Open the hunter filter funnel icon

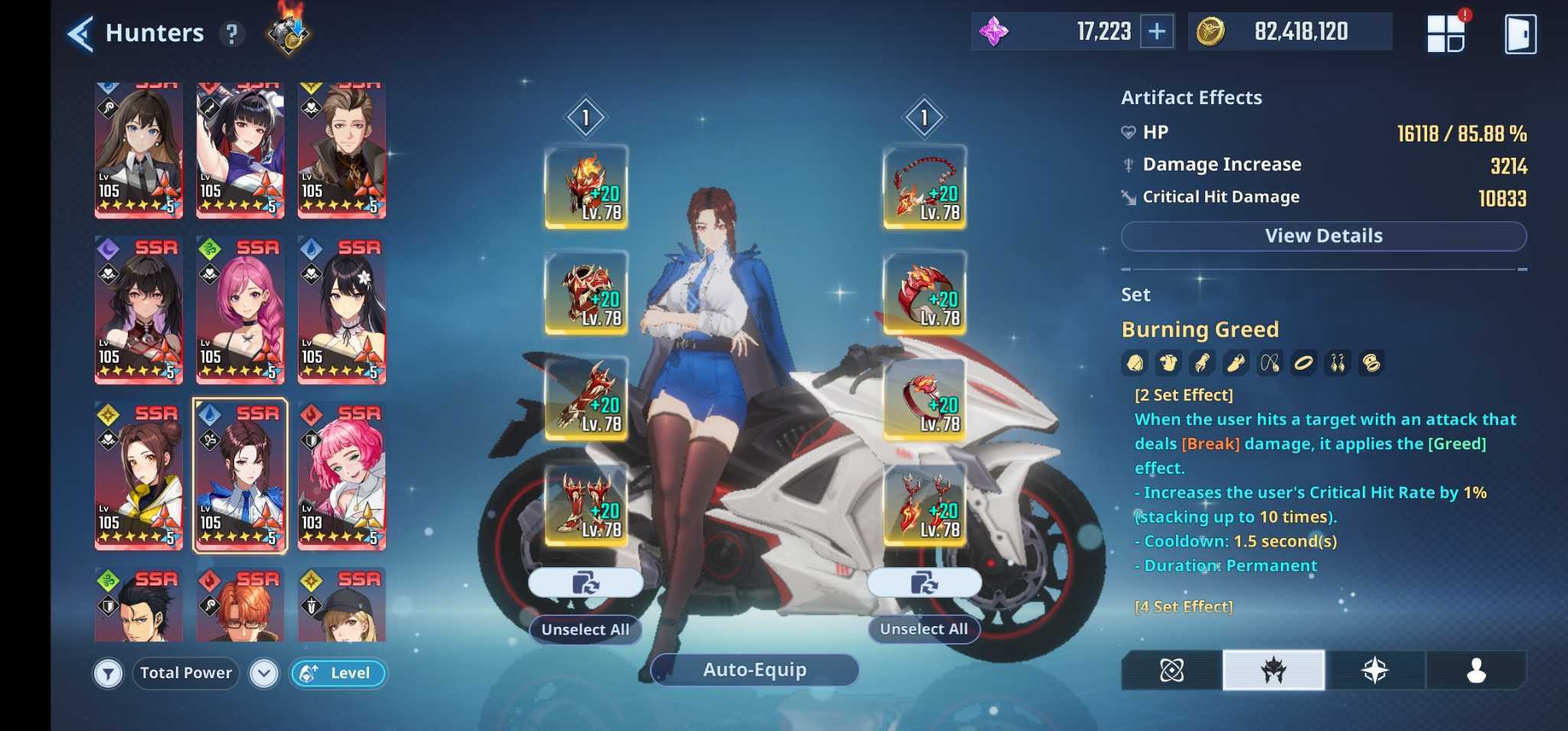109,674
